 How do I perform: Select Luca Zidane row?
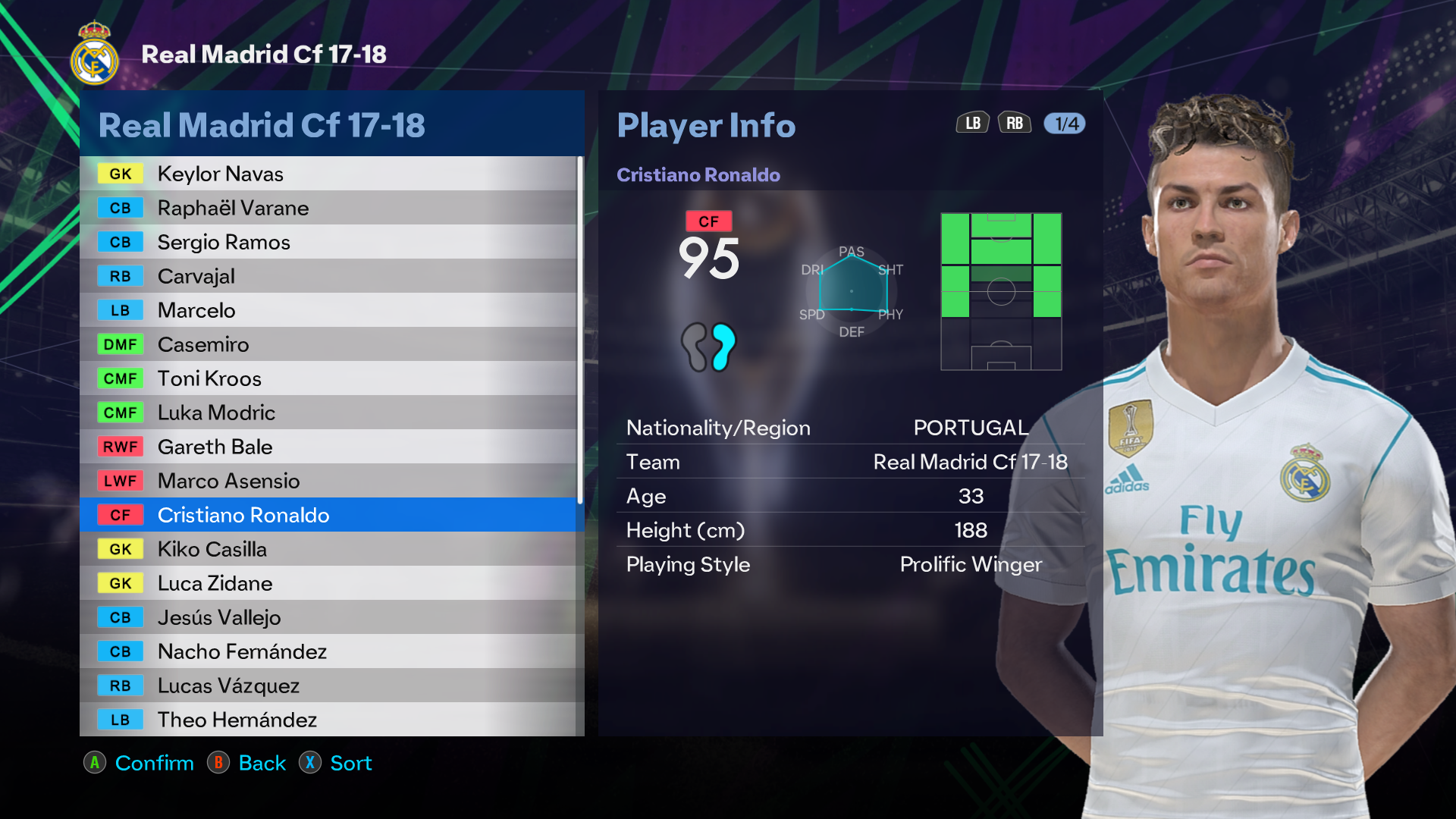click(328, 583)
